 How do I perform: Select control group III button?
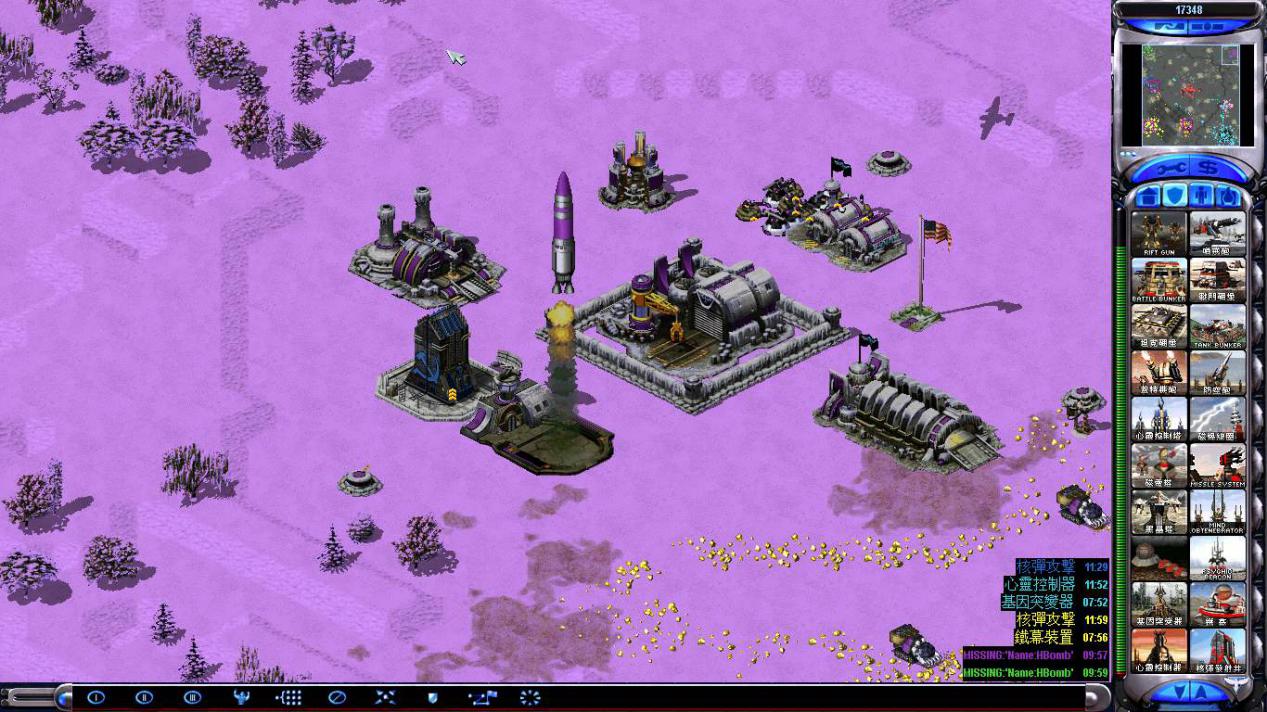(x=192, y=697)
